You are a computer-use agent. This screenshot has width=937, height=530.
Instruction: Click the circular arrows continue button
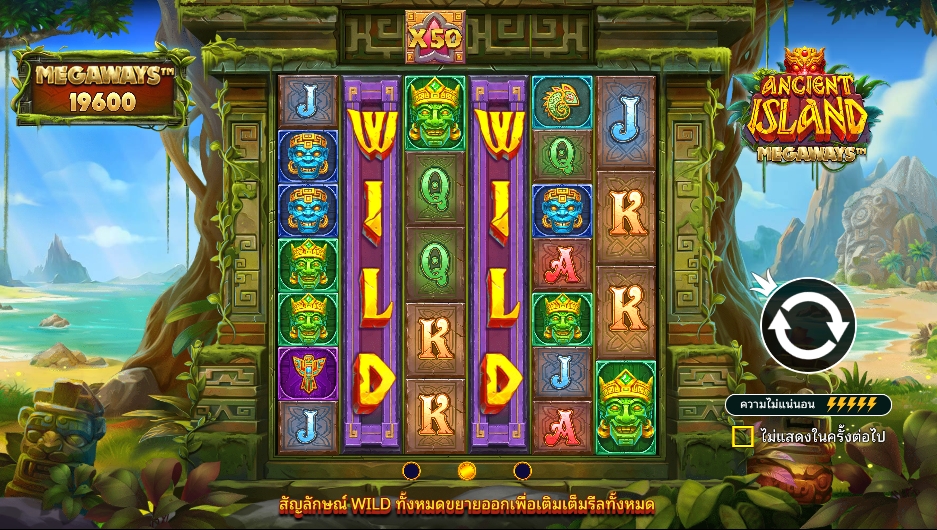tap(808, 326)
